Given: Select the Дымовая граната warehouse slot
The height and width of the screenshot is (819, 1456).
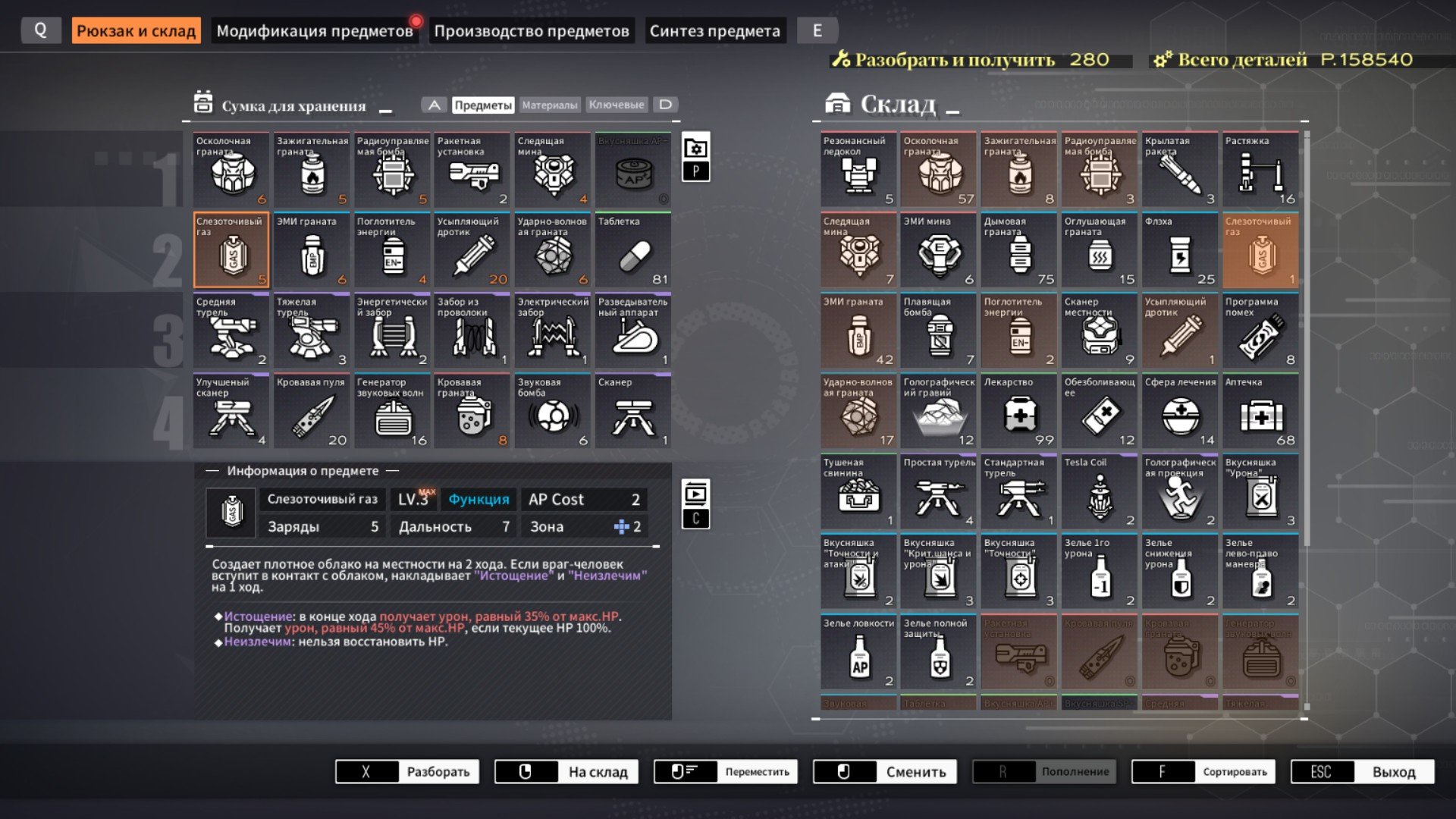Looking at the screenshot, I should click(1019, 251).
